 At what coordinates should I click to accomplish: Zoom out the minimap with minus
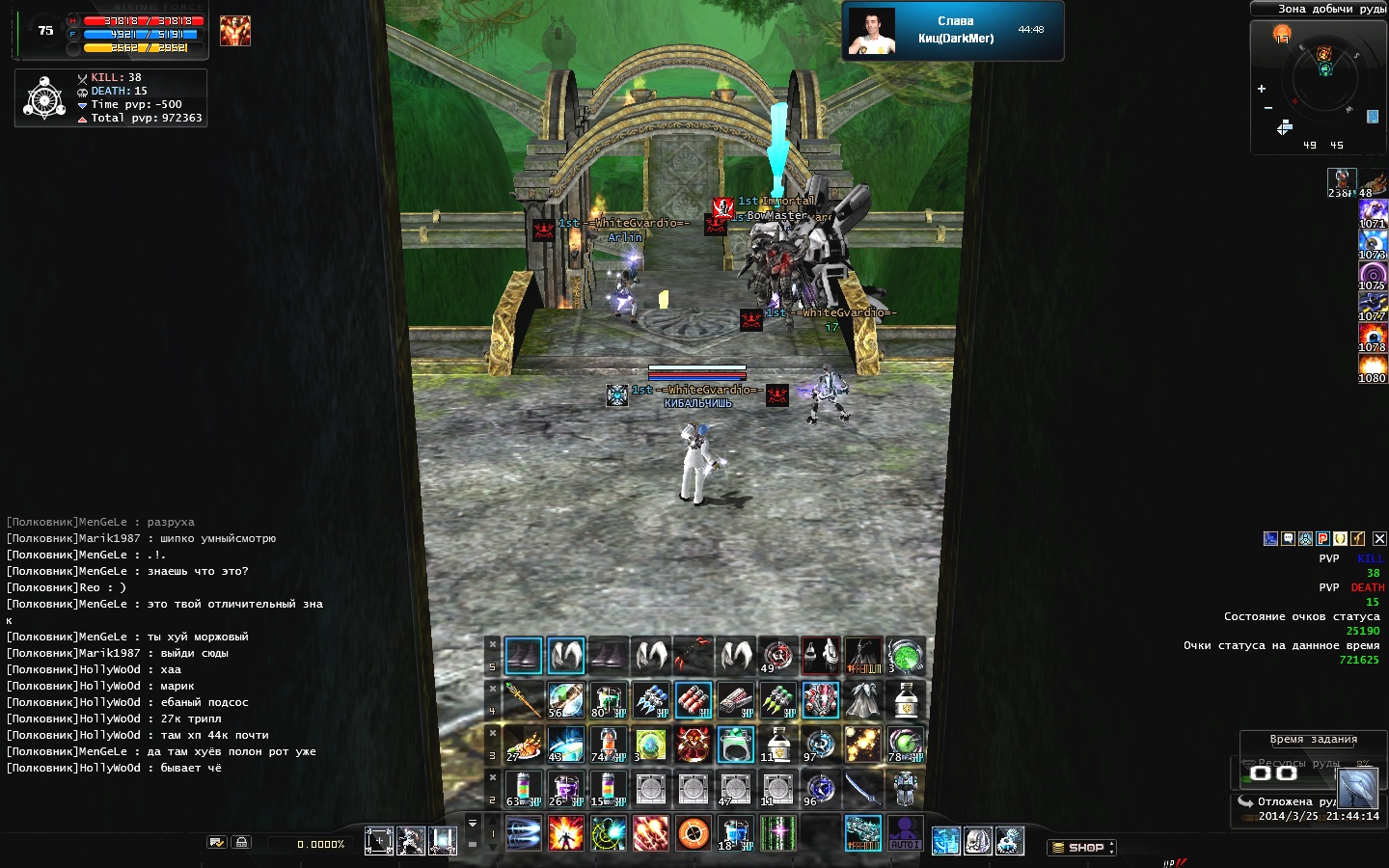point(1267,108)
